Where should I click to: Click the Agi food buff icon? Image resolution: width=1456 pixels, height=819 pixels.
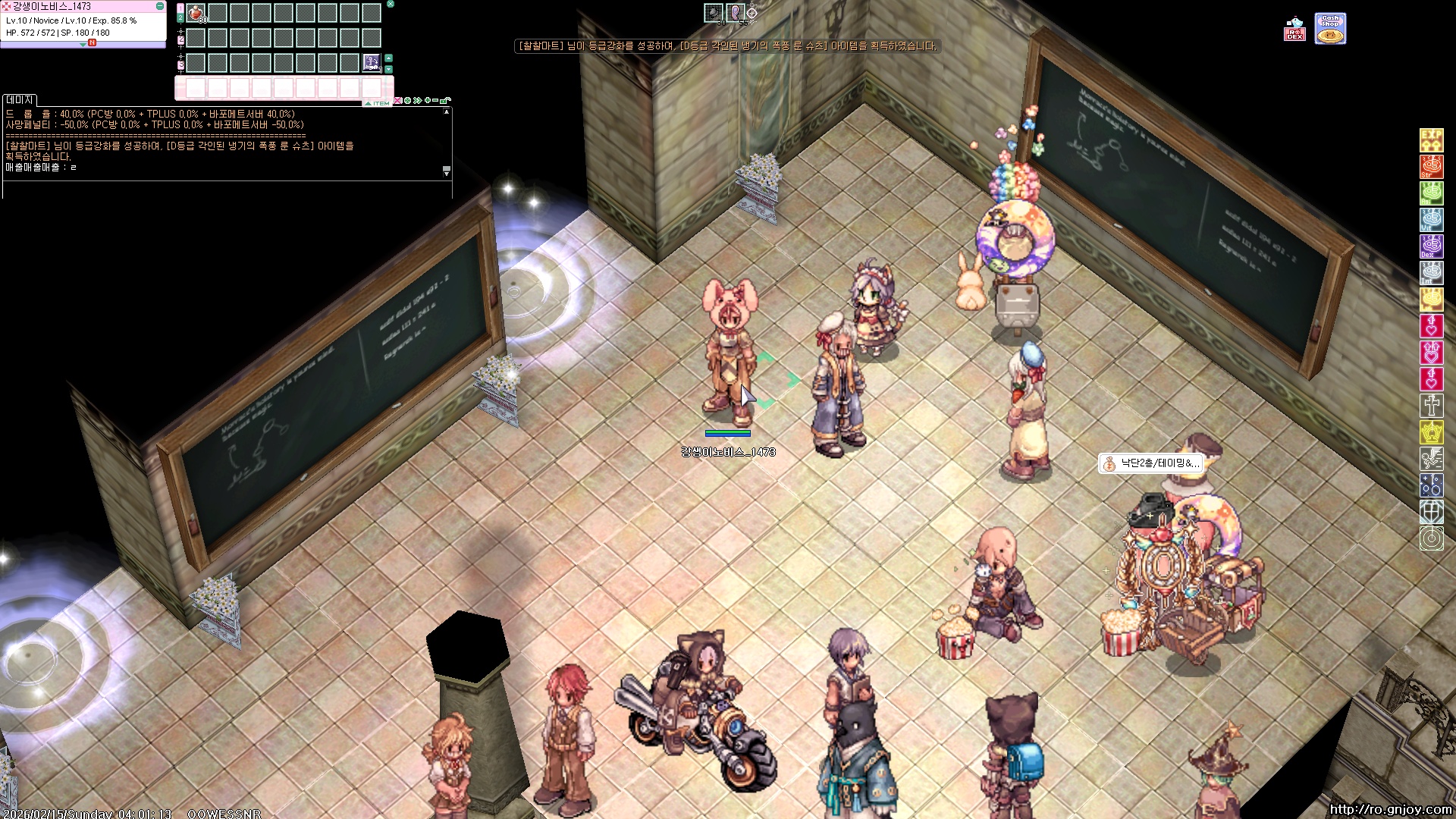coord(1431,193)
